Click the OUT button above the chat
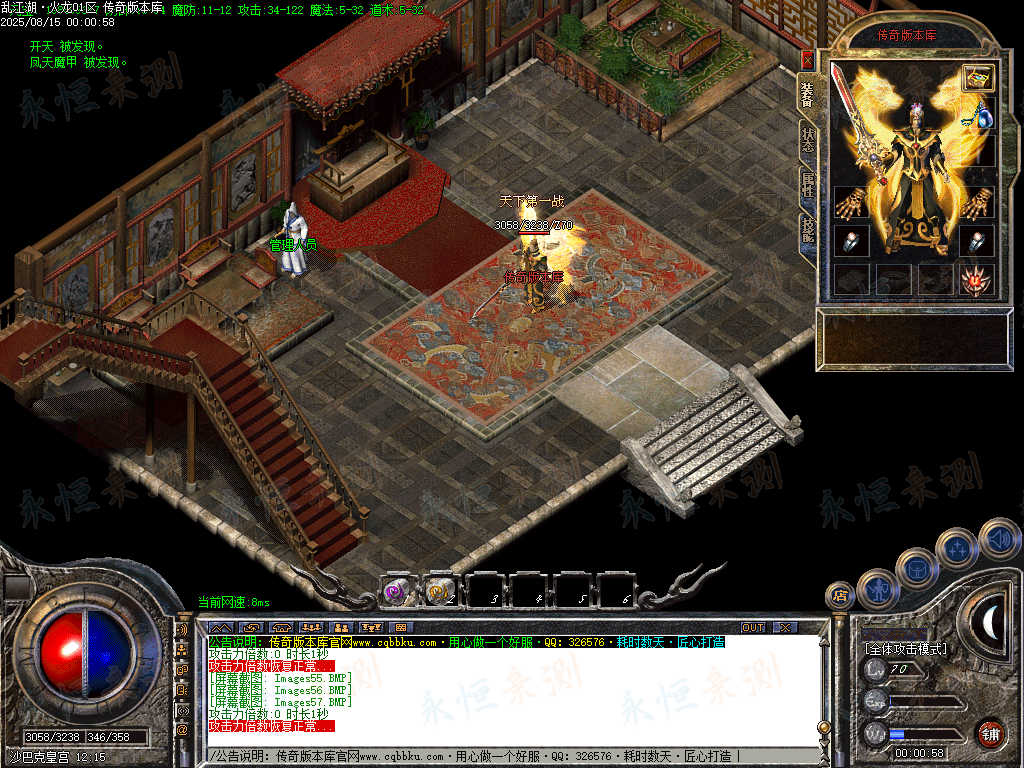This screenshot has width=1024, height=768. click(x=753, y=627)
